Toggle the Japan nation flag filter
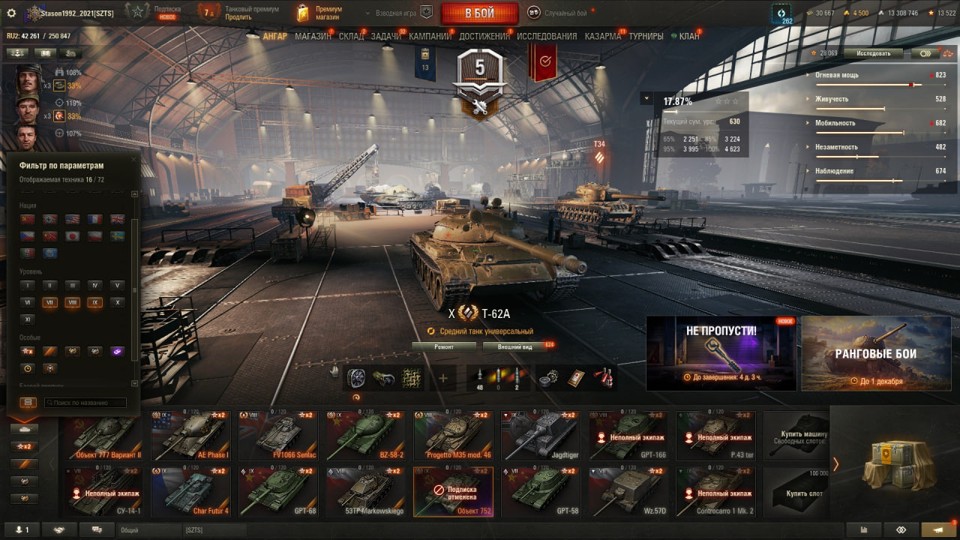The height and width of the screenshot is (540, 960). click(73, 236)
